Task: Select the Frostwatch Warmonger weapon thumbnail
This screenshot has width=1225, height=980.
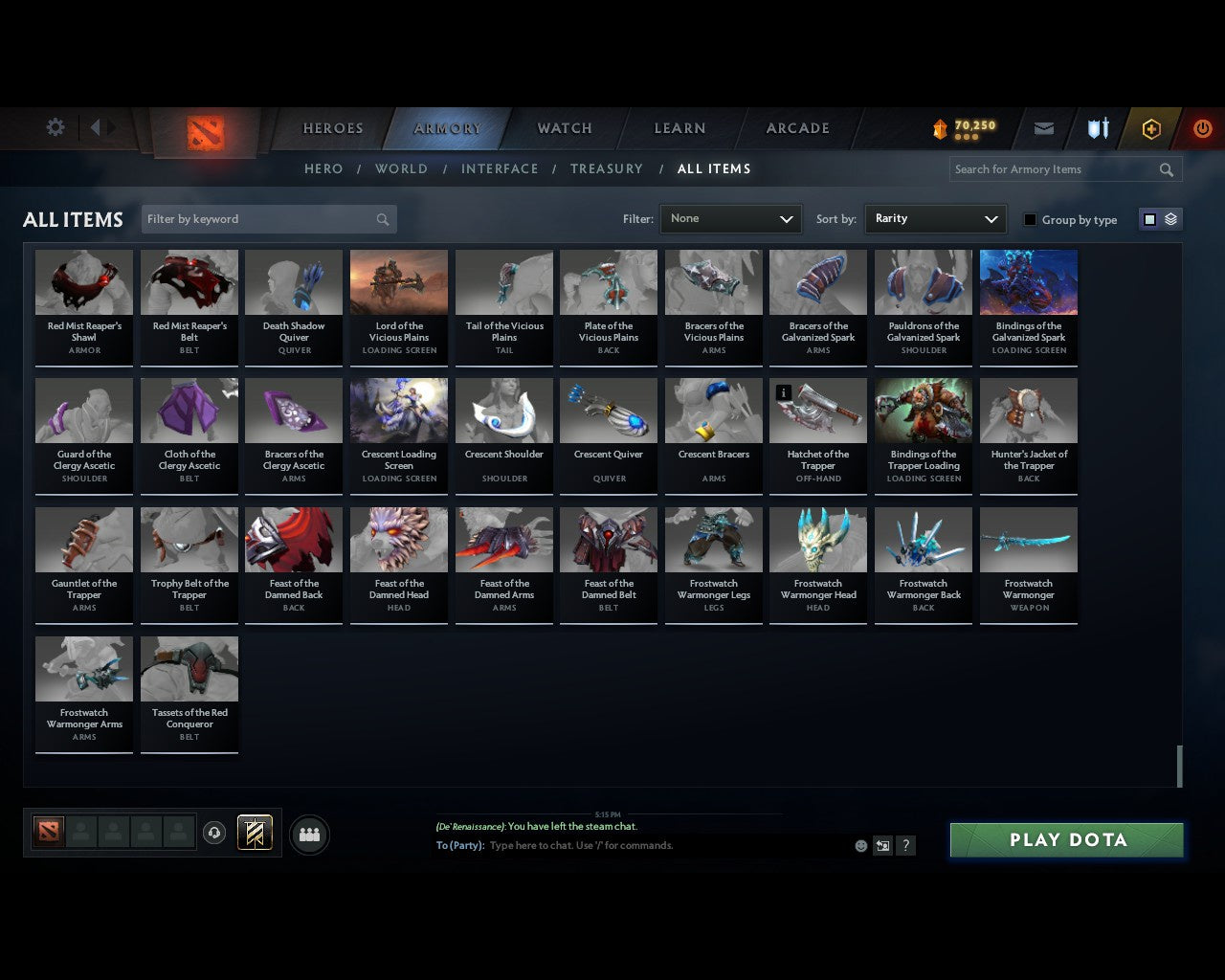Action: pyautogui.click(x=1028, y=538)
